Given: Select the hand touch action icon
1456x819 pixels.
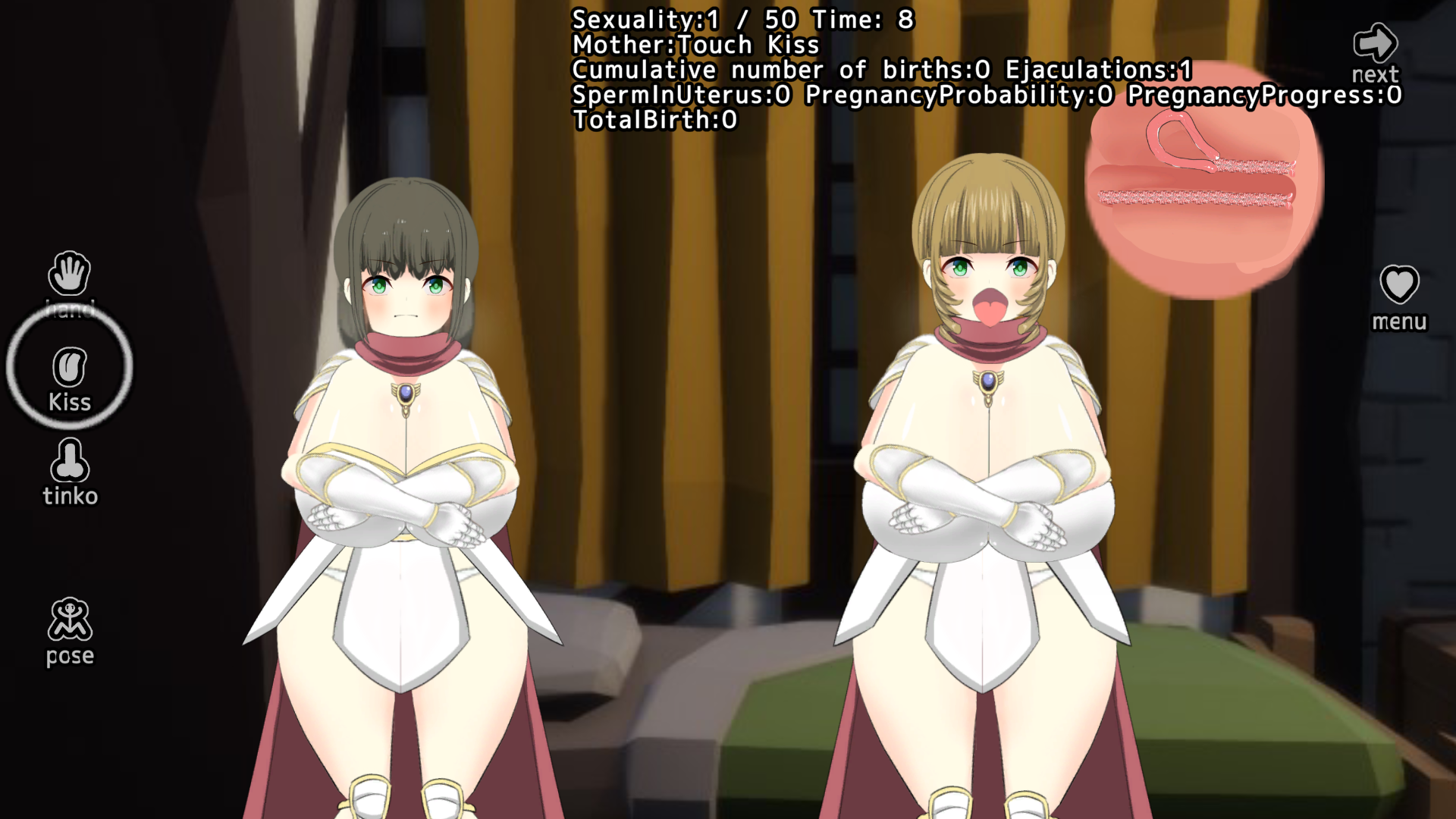Looking at the screenshot, I should point(69,274).
